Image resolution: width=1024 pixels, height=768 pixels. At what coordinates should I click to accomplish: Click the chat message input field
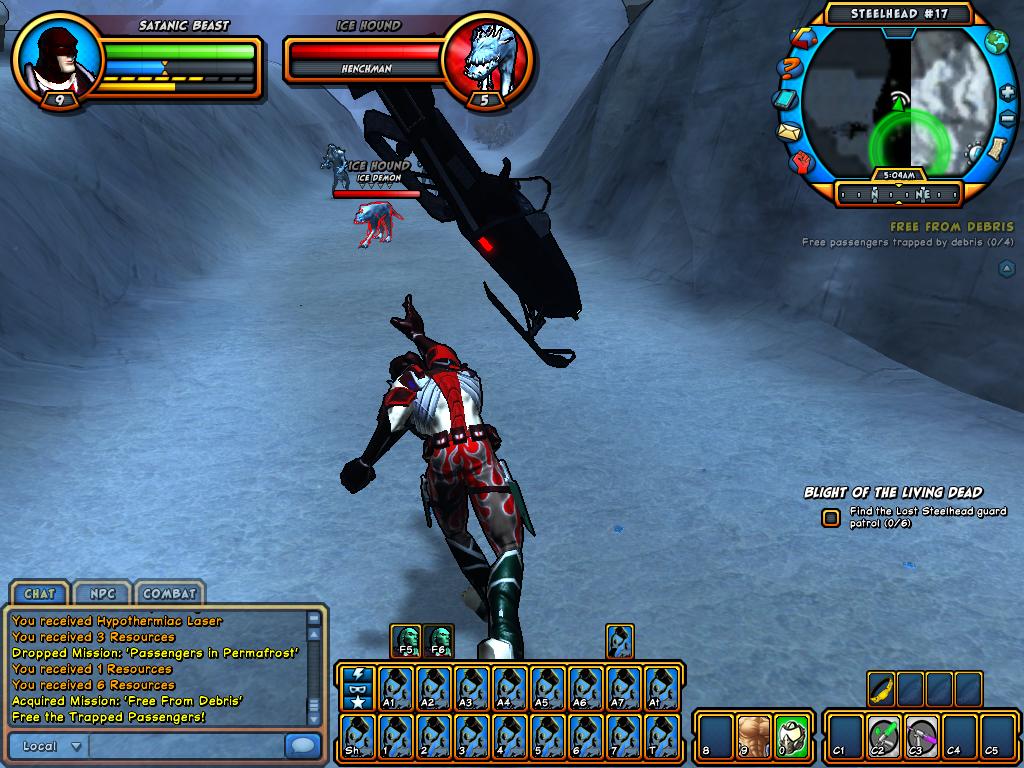click(185, 746)
